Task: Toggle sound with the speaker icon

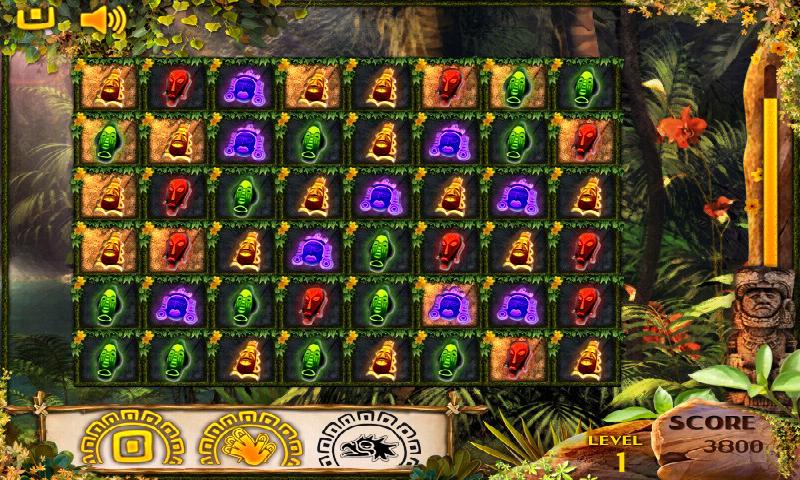Action: 102,18
